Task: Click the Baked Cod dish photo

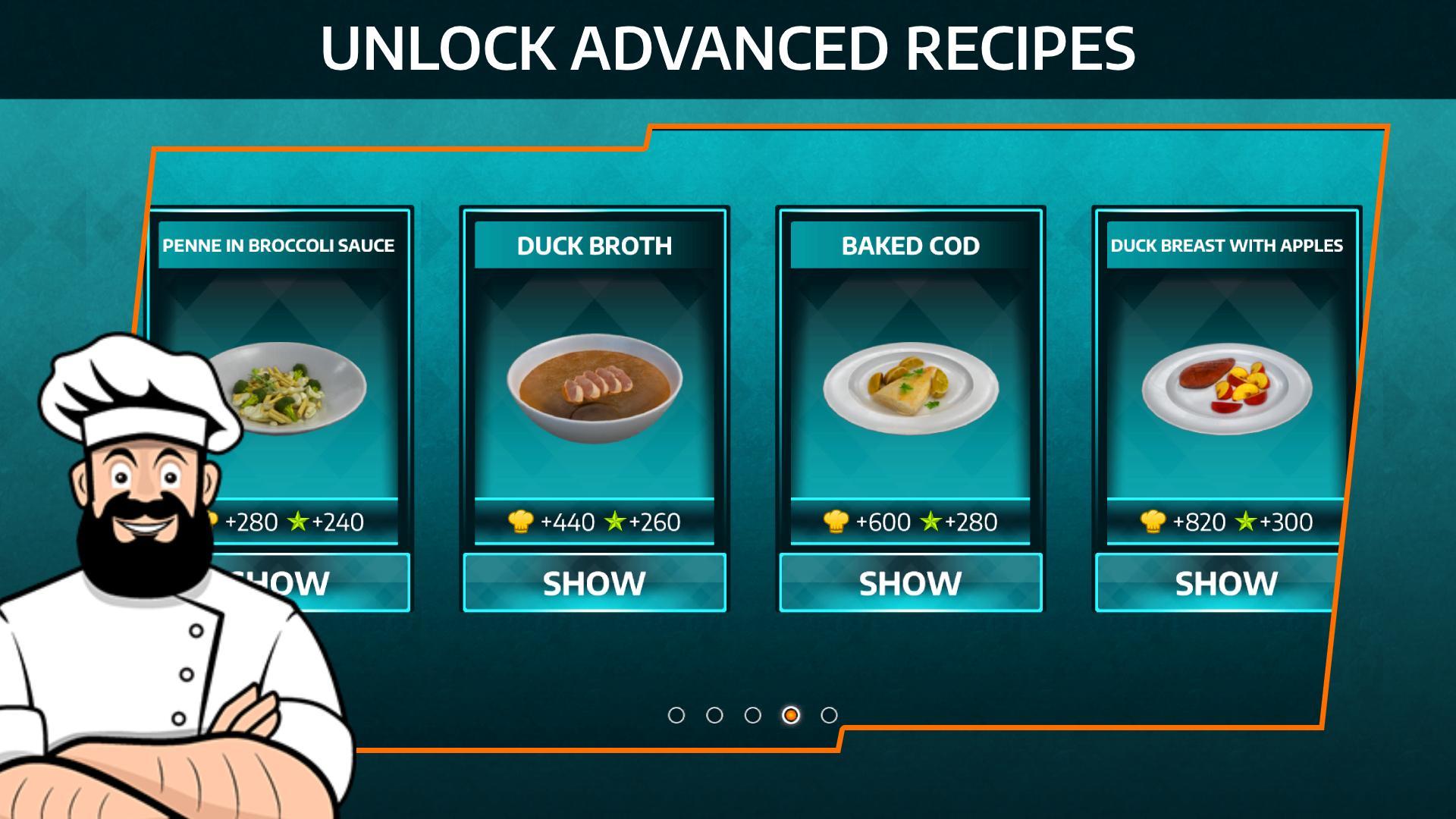Action: pyautogui.click(x=910, y=387)
